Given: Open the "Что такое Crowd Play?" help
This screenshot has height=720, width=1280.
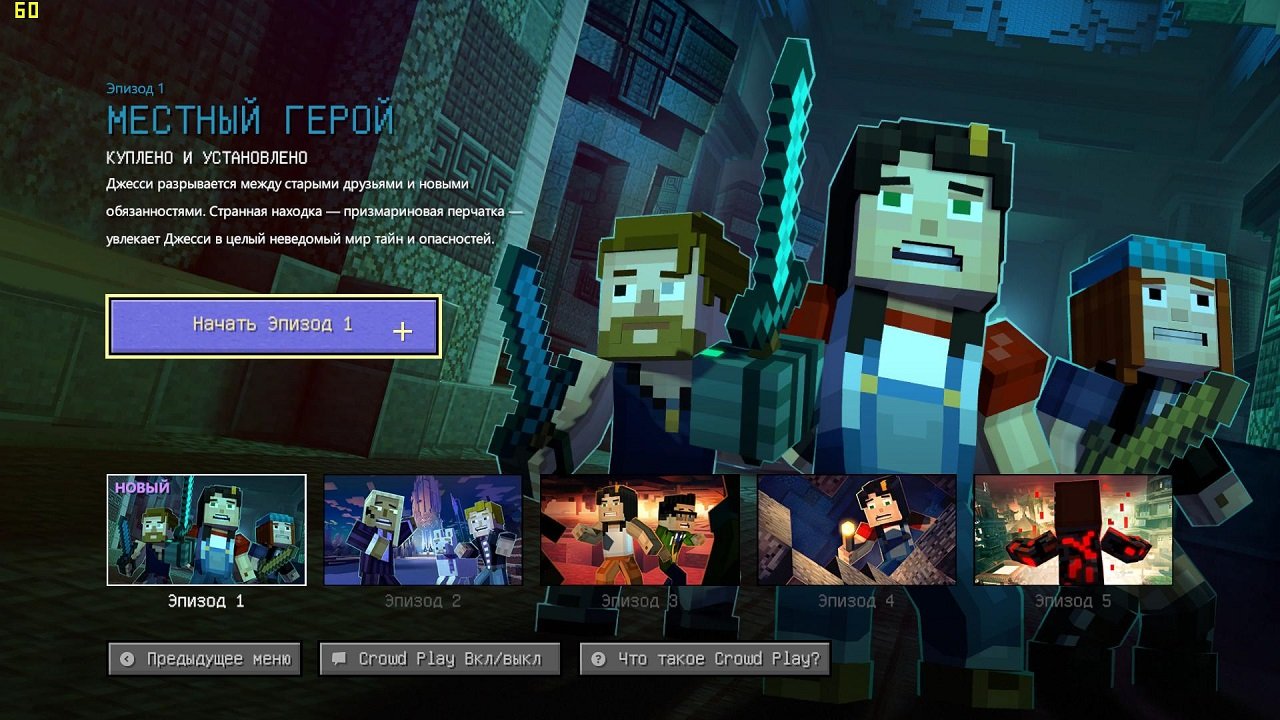Looking at the screenshot, I should coord(705,658).
